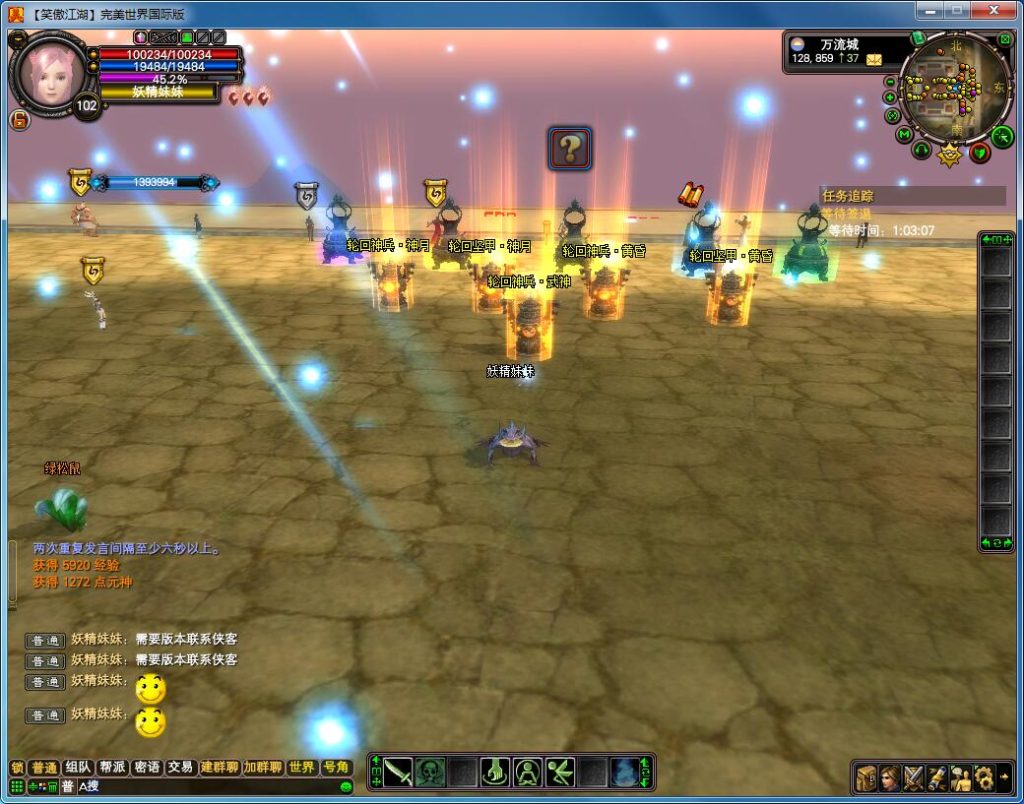Image resolution: width=1024 pixels, height=804 pixels.
Task: Zoom out the minimap with minus button
Action: pyautogui.click(x=890, y=81)
